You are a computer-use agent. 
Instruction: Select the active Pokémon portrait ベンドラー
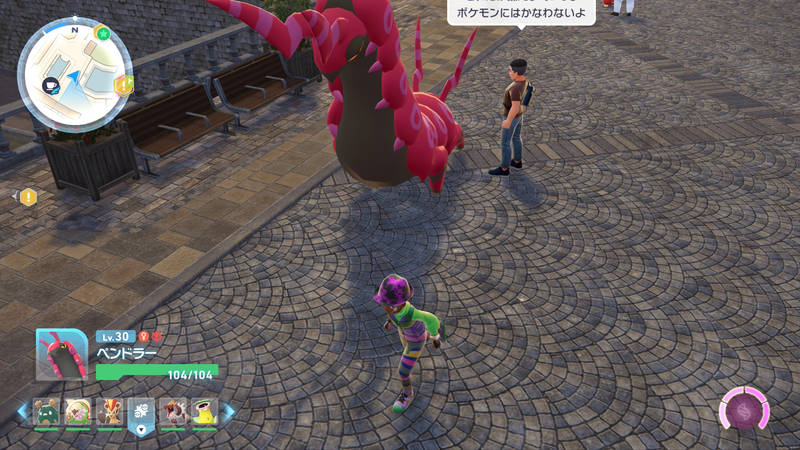tap(62, 355)
